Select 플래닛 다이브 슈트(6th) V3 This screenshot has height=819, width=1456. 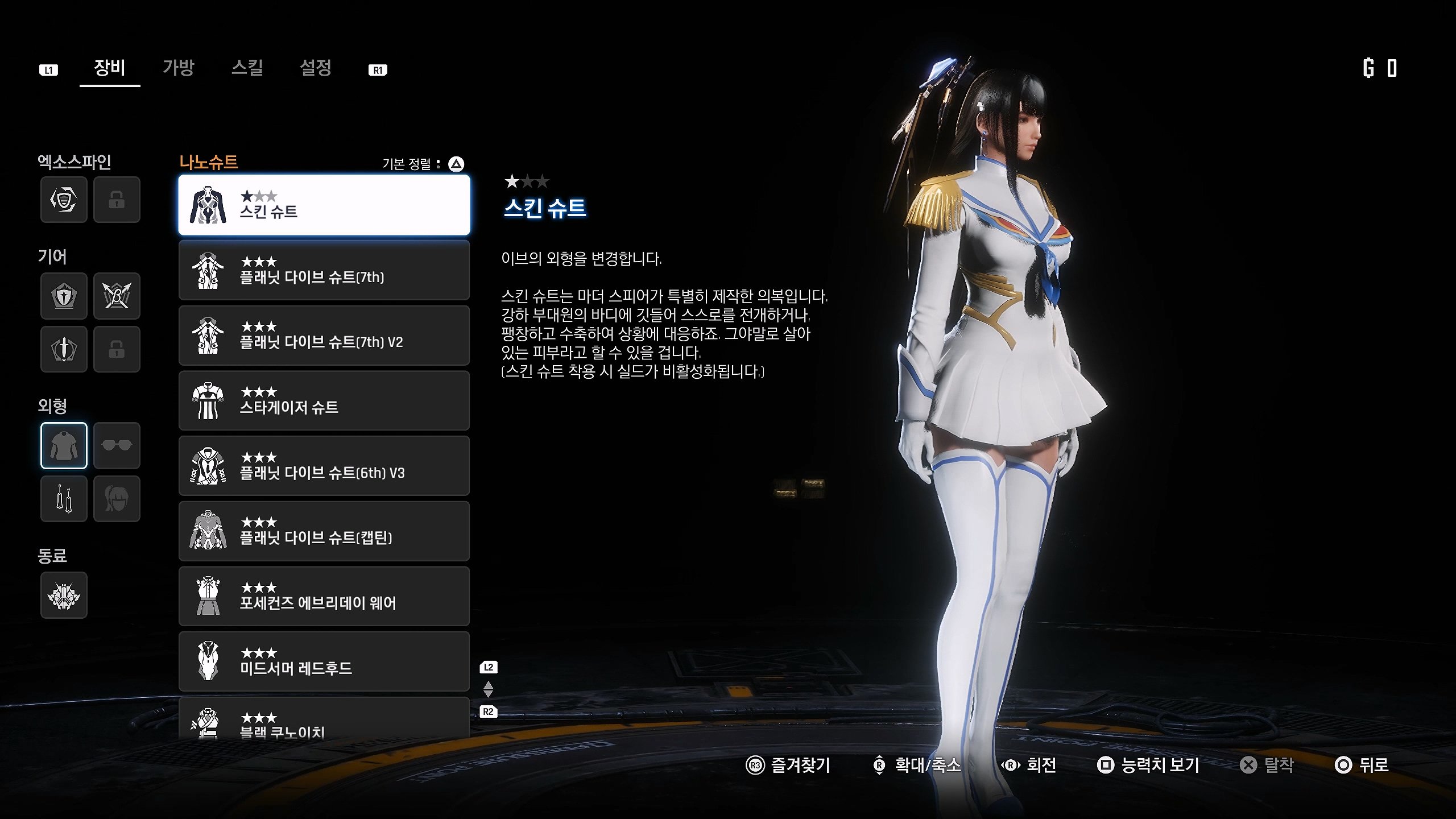(324, 466)
